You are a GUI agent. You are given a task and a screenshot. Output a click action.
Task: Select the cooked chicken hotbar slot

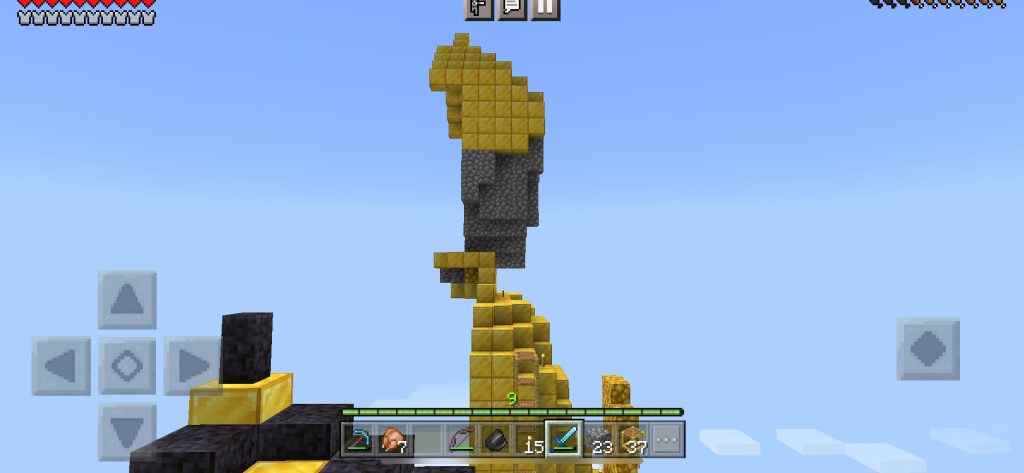click(x=393, y=439)
